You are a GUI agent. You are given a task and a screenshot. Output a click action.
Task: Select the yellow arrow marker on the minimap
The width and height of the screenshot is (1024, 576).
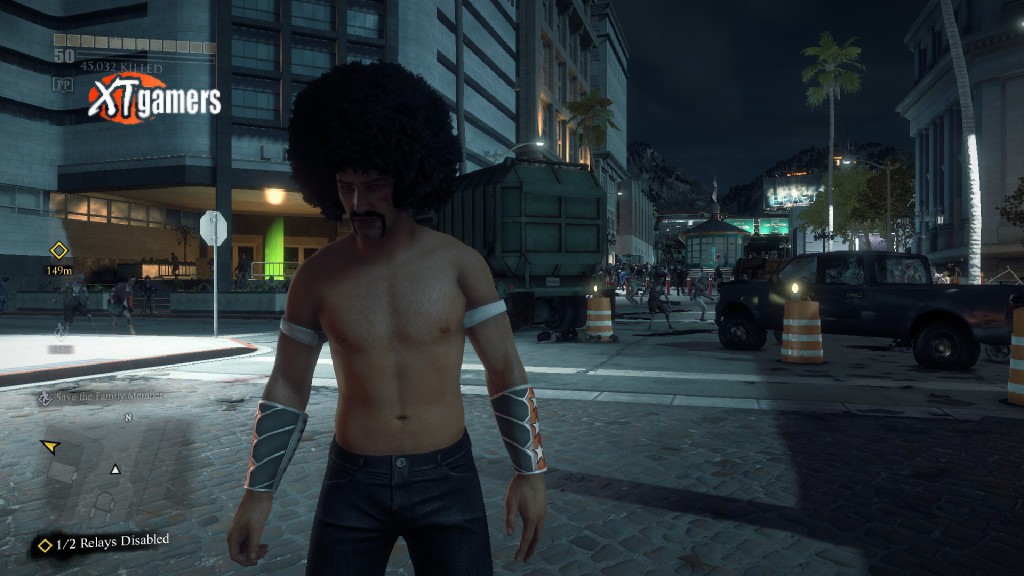coord(49,445)
